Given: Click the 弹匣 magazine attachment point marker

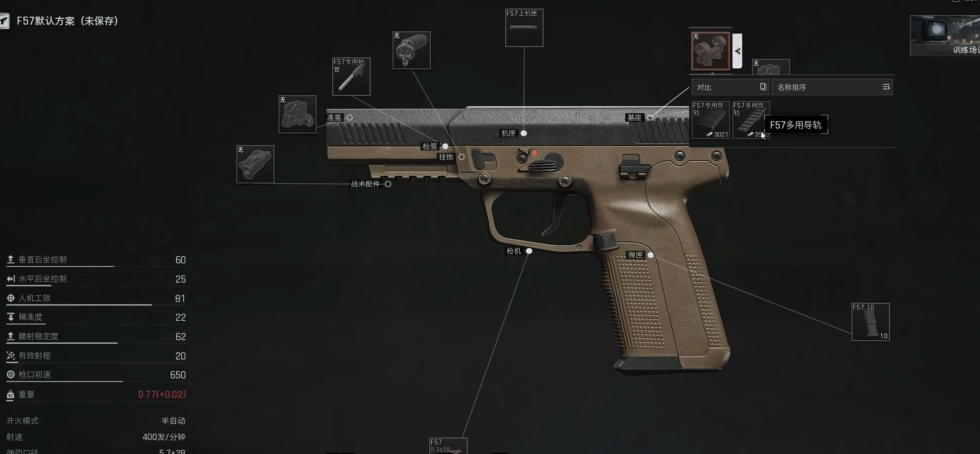Looking at the screenshot, I should pyautogui.click(x=650, y=255).
